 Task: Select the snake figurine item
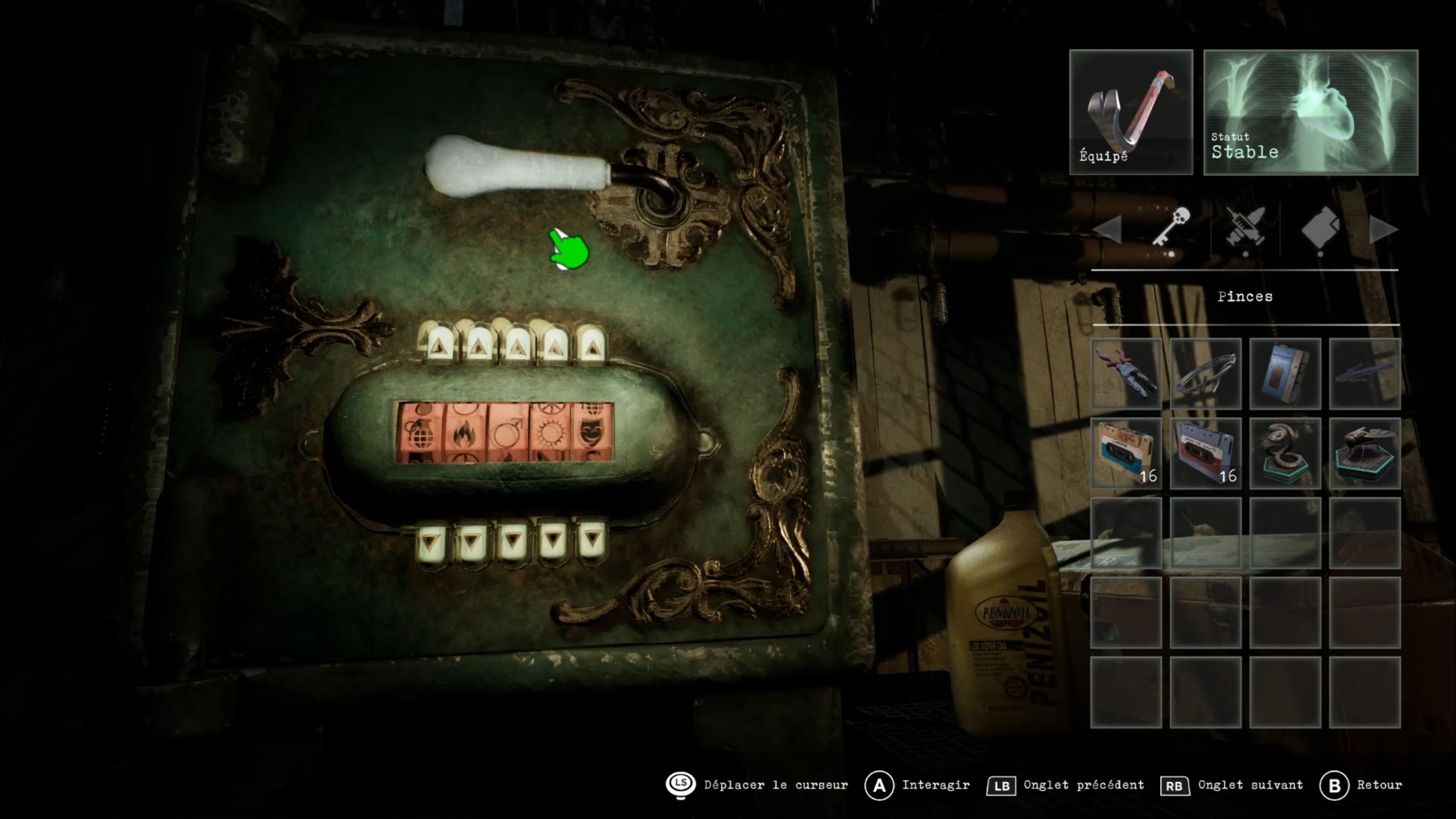tap(1285, 453)
